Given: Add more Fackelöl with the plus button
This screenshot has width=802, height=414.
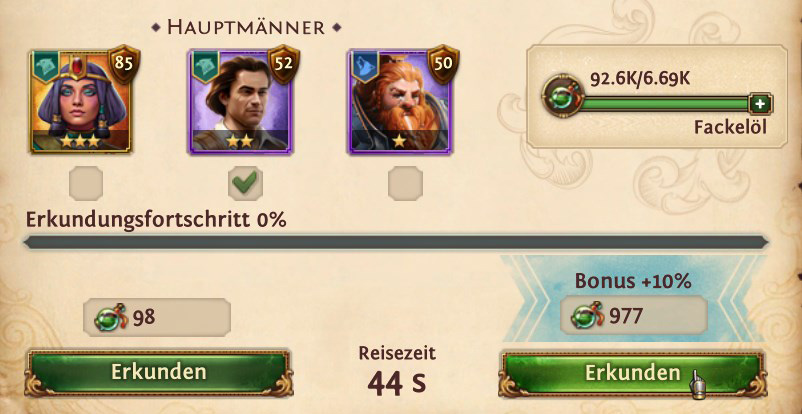Looking at the screenshot, I should point(760,104).
